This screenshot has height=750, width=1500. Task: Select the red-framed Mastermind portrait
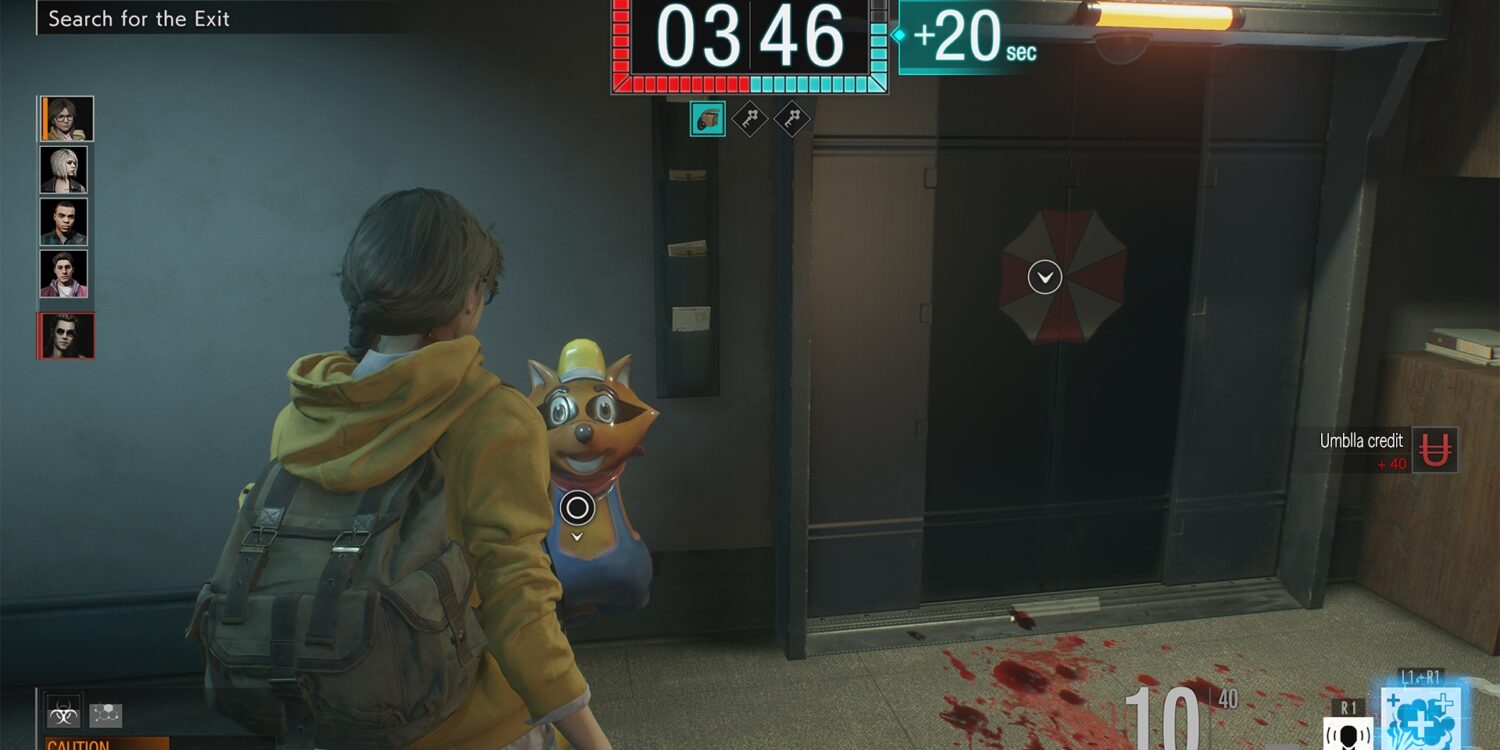tap(68, 336)
